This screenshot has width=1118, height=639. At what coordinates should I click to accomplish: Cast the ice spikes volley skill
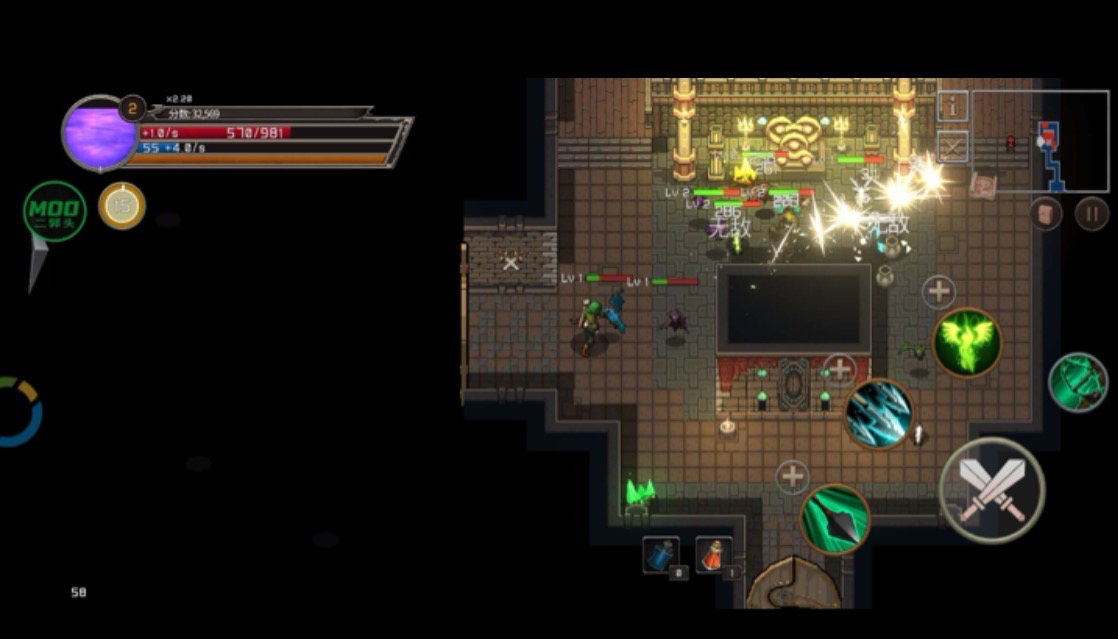879,412
